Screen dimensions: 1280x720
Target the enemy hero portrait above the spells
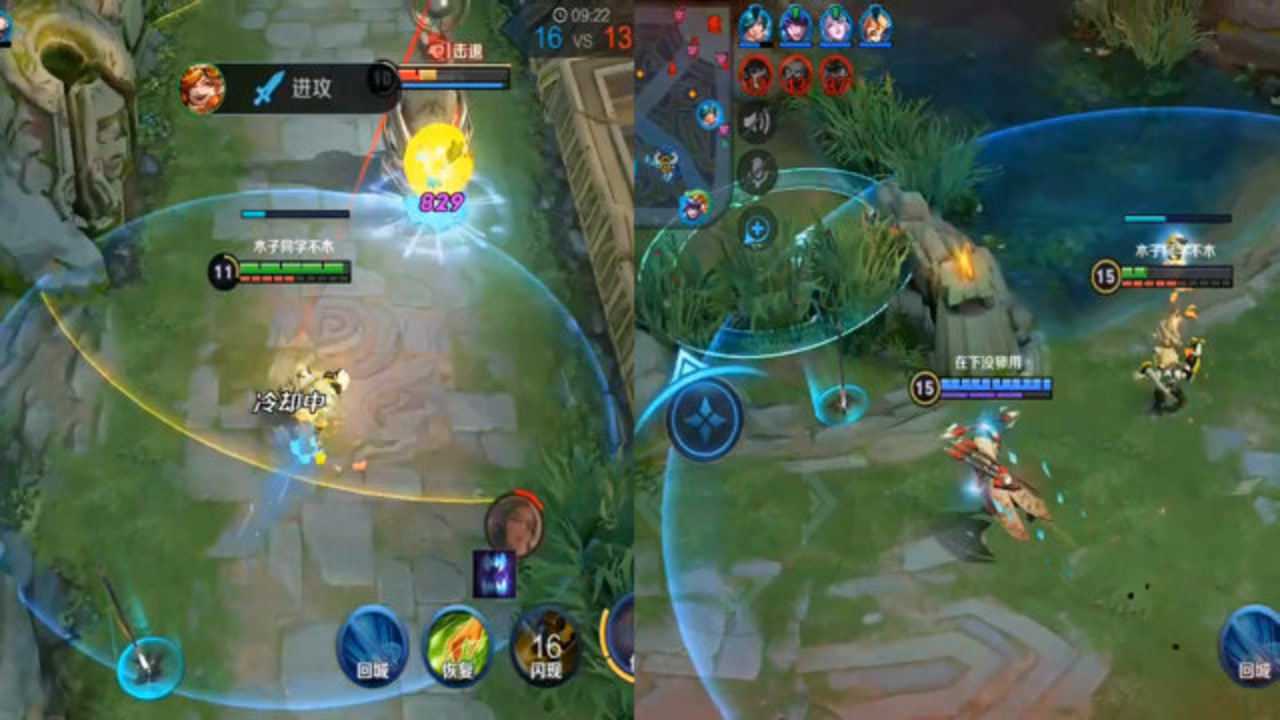(x=514, y=524)
